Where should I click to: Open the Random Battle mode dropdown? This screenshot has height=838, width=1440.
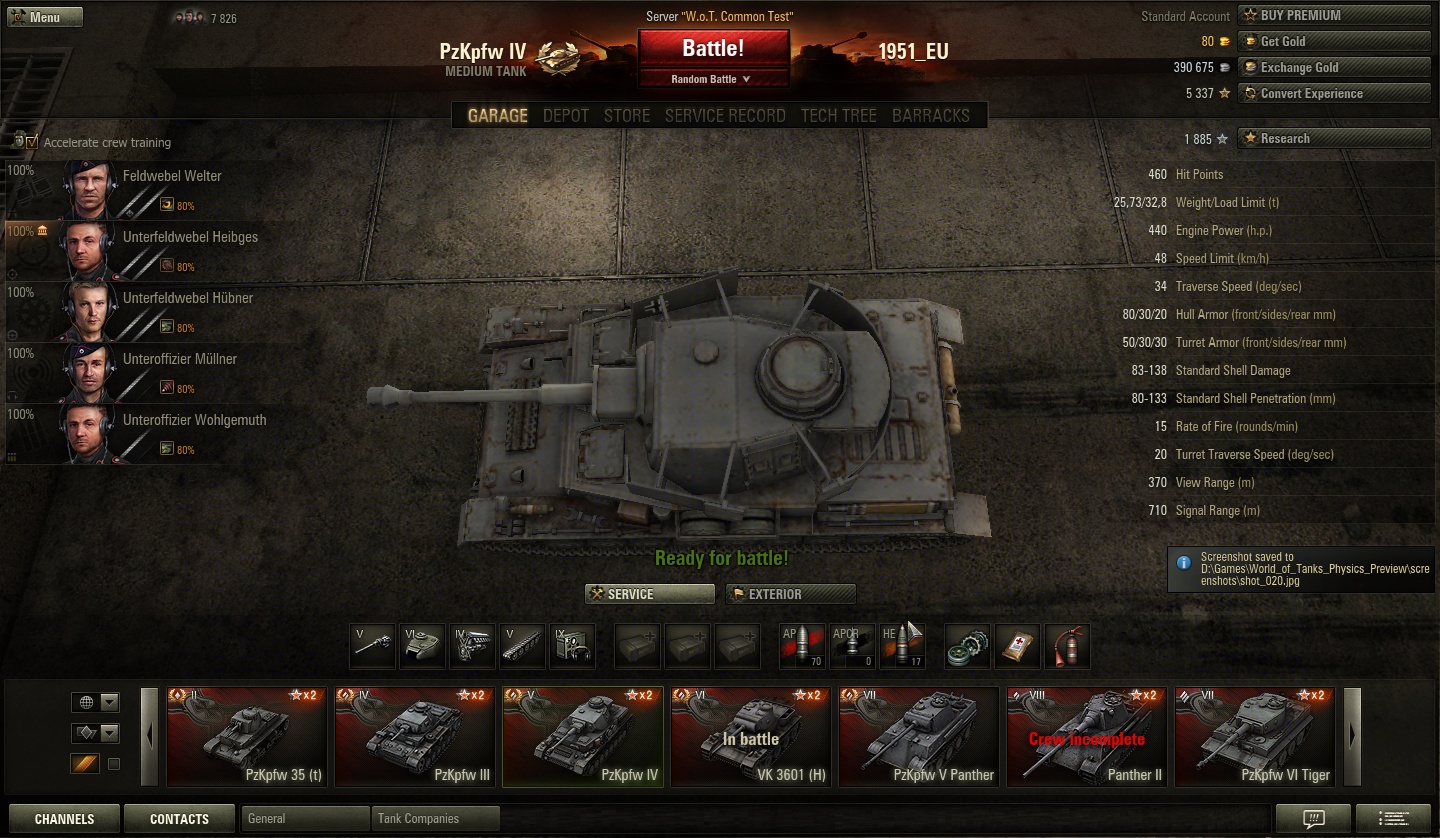pos(713,79)
